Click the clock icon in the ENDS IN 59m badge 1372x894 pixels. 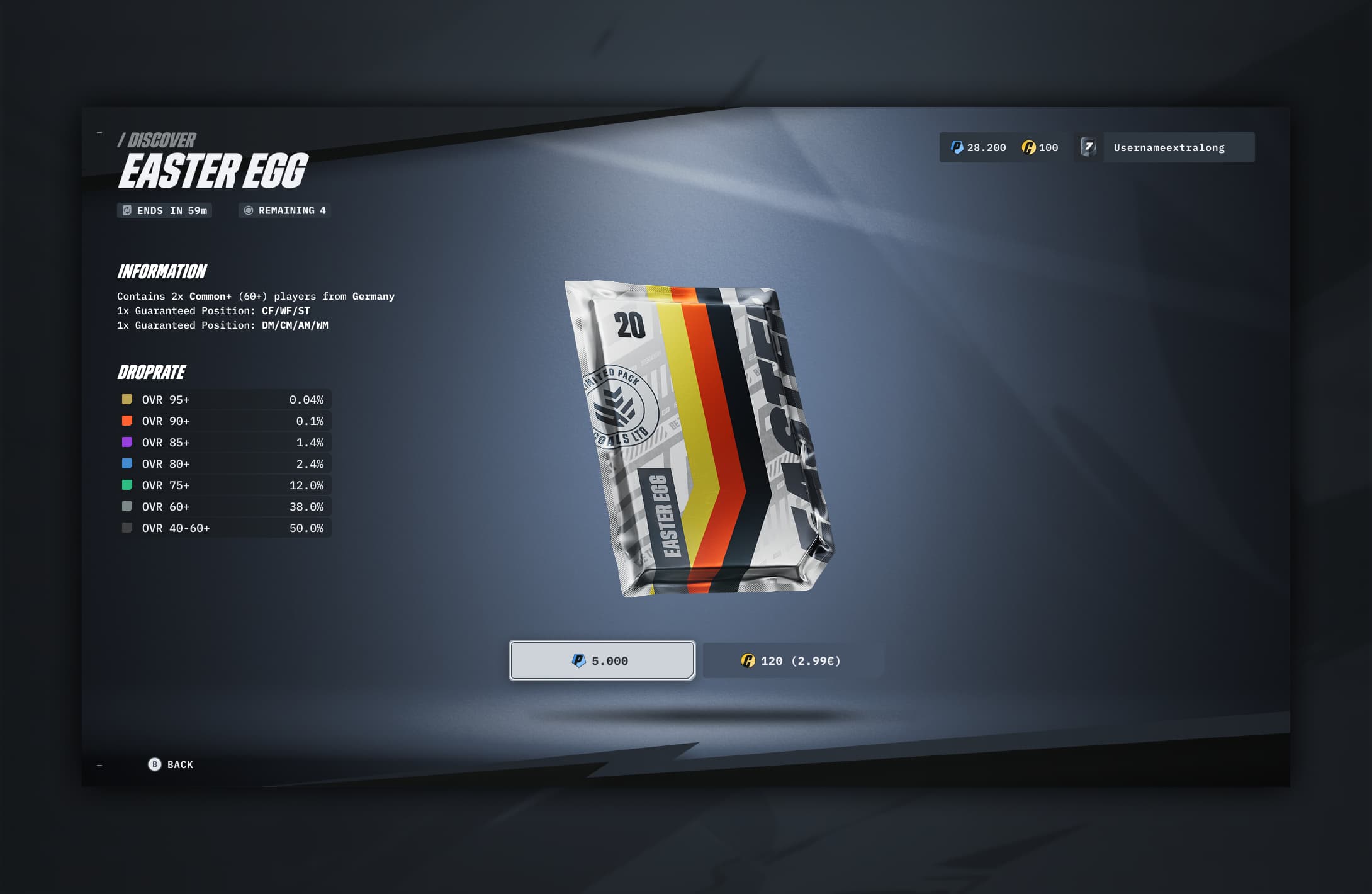129,210
